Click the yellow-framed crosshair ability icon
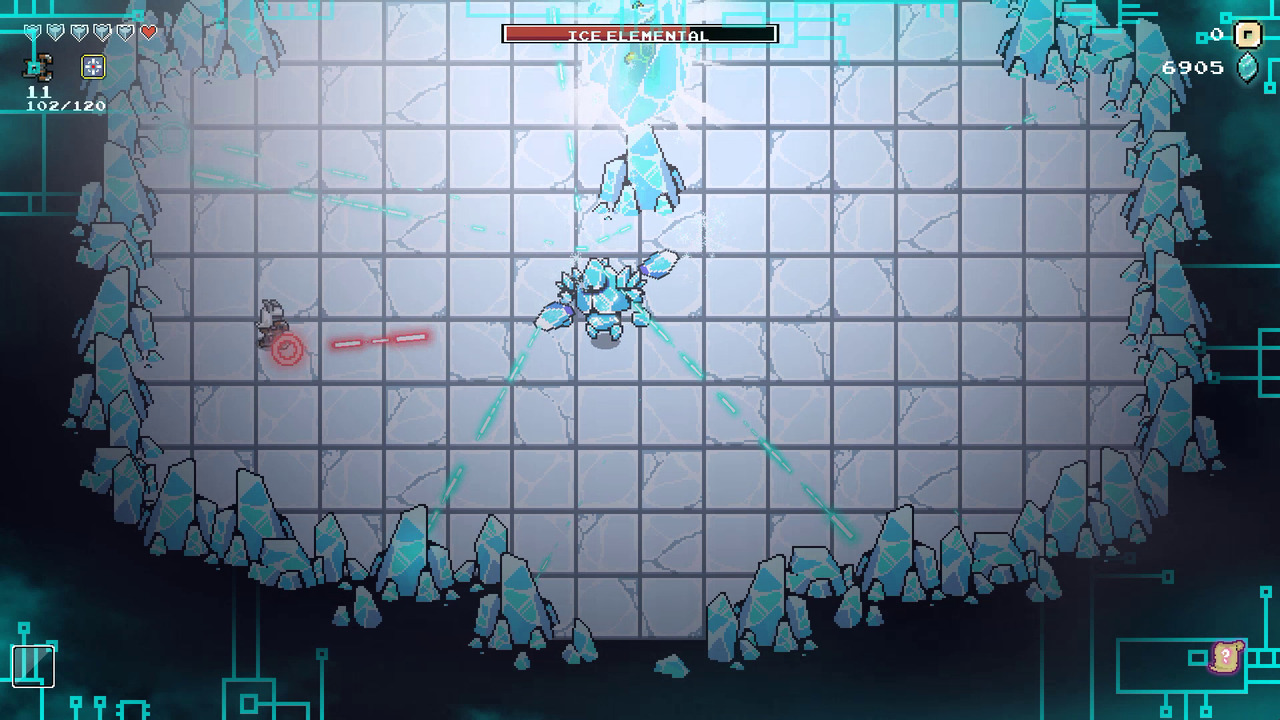1280x720 pixels. [x=93, y=66]
